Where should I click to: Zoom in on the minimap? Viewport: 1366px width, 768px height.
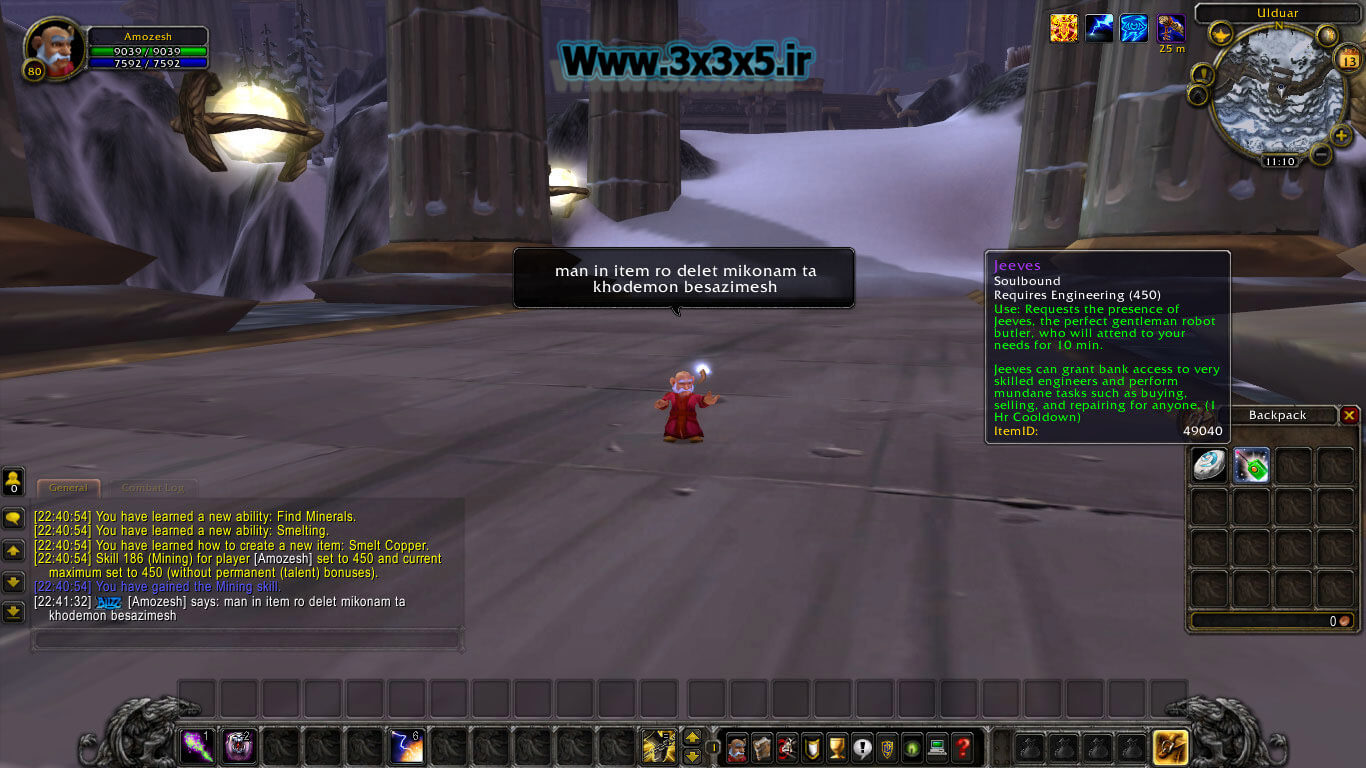click(x=1341, y=136)
